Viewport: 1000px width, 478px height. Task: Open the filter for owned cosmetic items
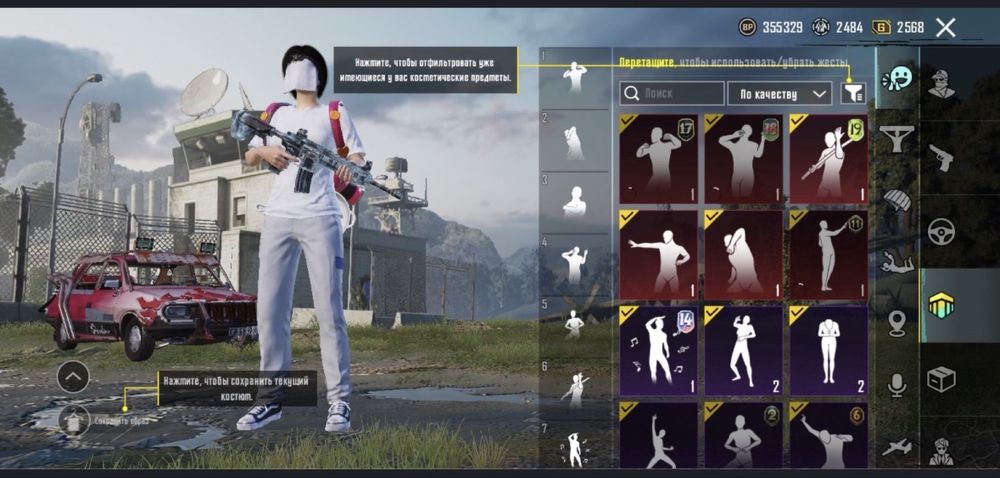tap(852, 93)
